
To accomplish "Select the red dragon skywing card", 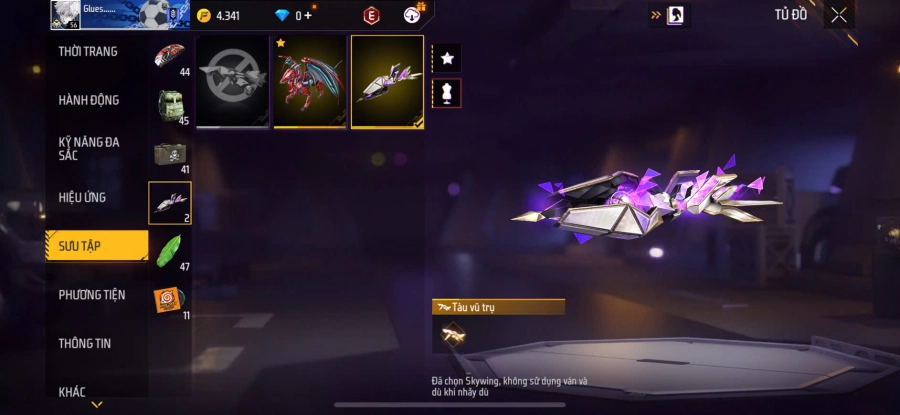I will click(x=310, y=81).
